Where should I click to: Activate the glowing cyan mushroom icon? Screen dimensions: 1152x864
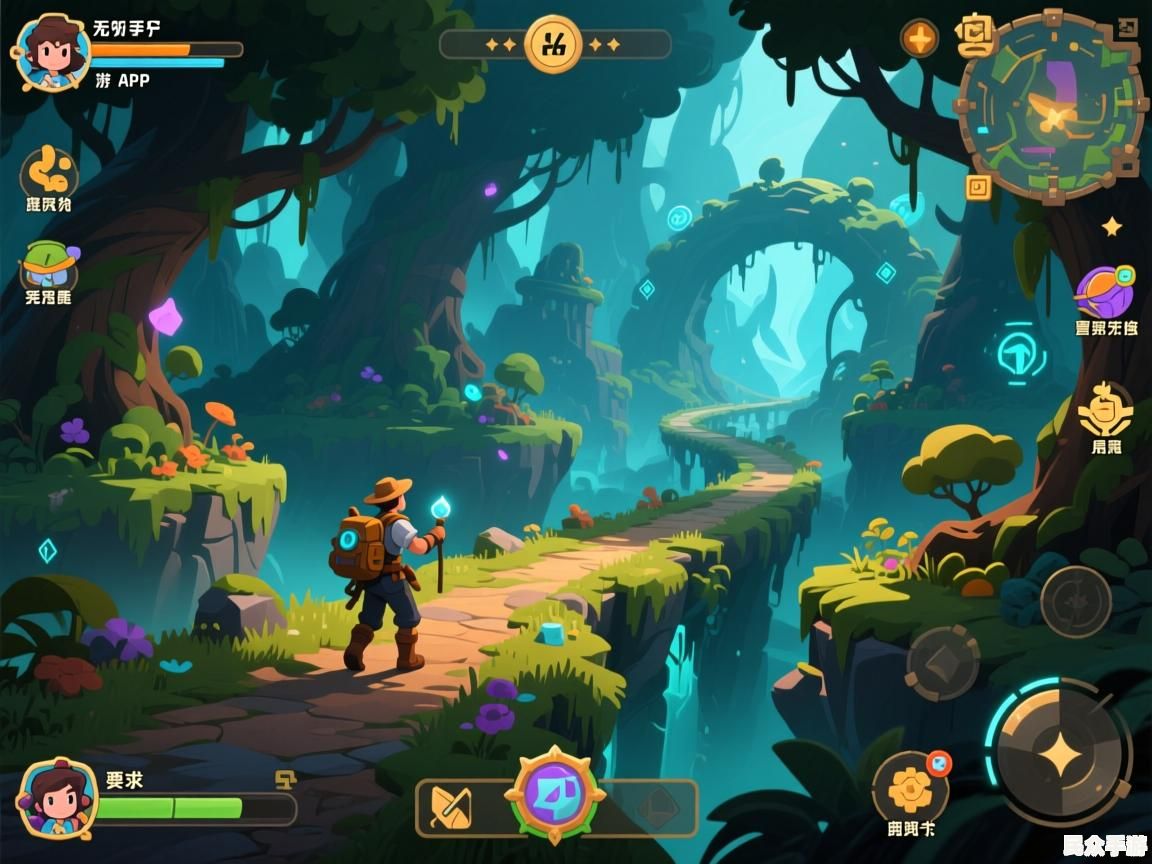(1020, 353)
